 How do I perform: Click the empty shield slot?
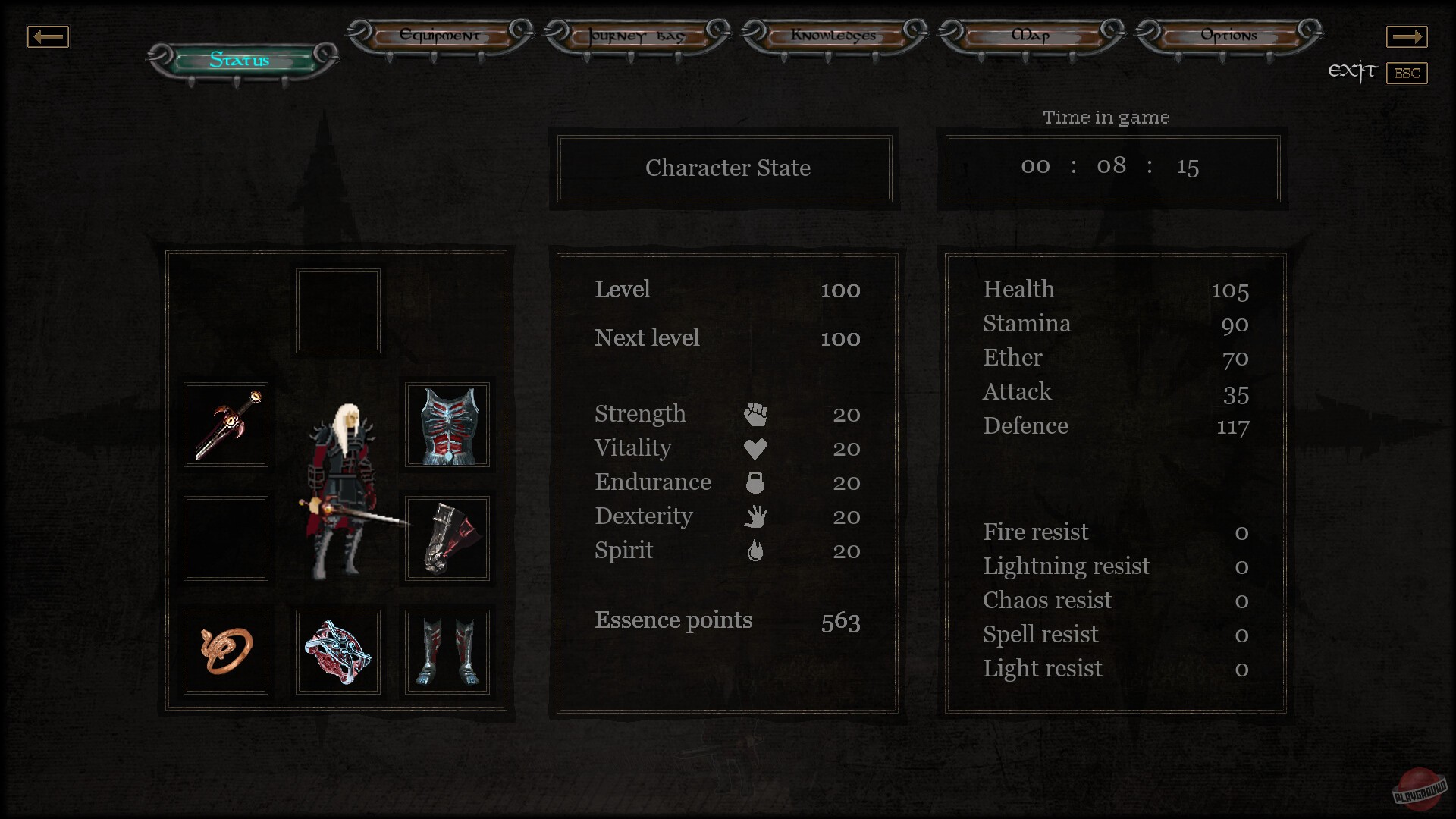pyautogui.click(x=225, y=538)
